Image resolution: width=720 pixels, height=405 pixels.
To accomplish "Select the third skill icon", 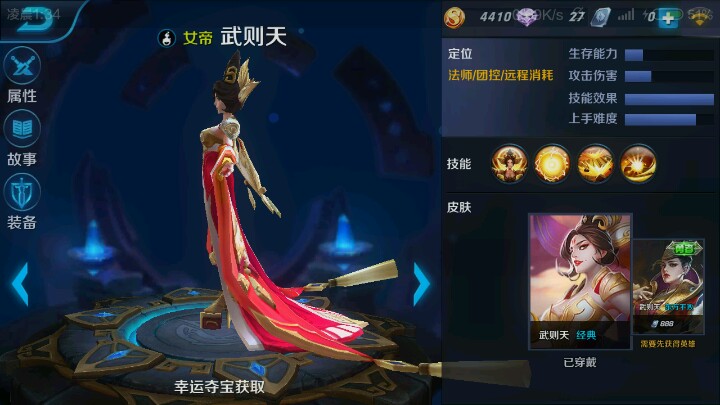I will (595, 163).
